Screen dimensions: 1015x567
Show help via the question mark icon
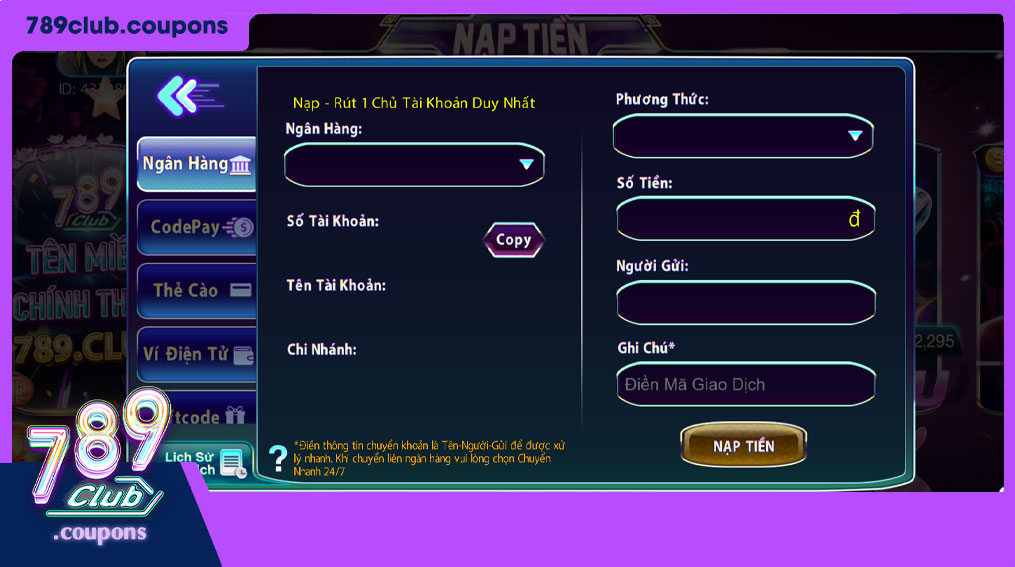(278, 458)
